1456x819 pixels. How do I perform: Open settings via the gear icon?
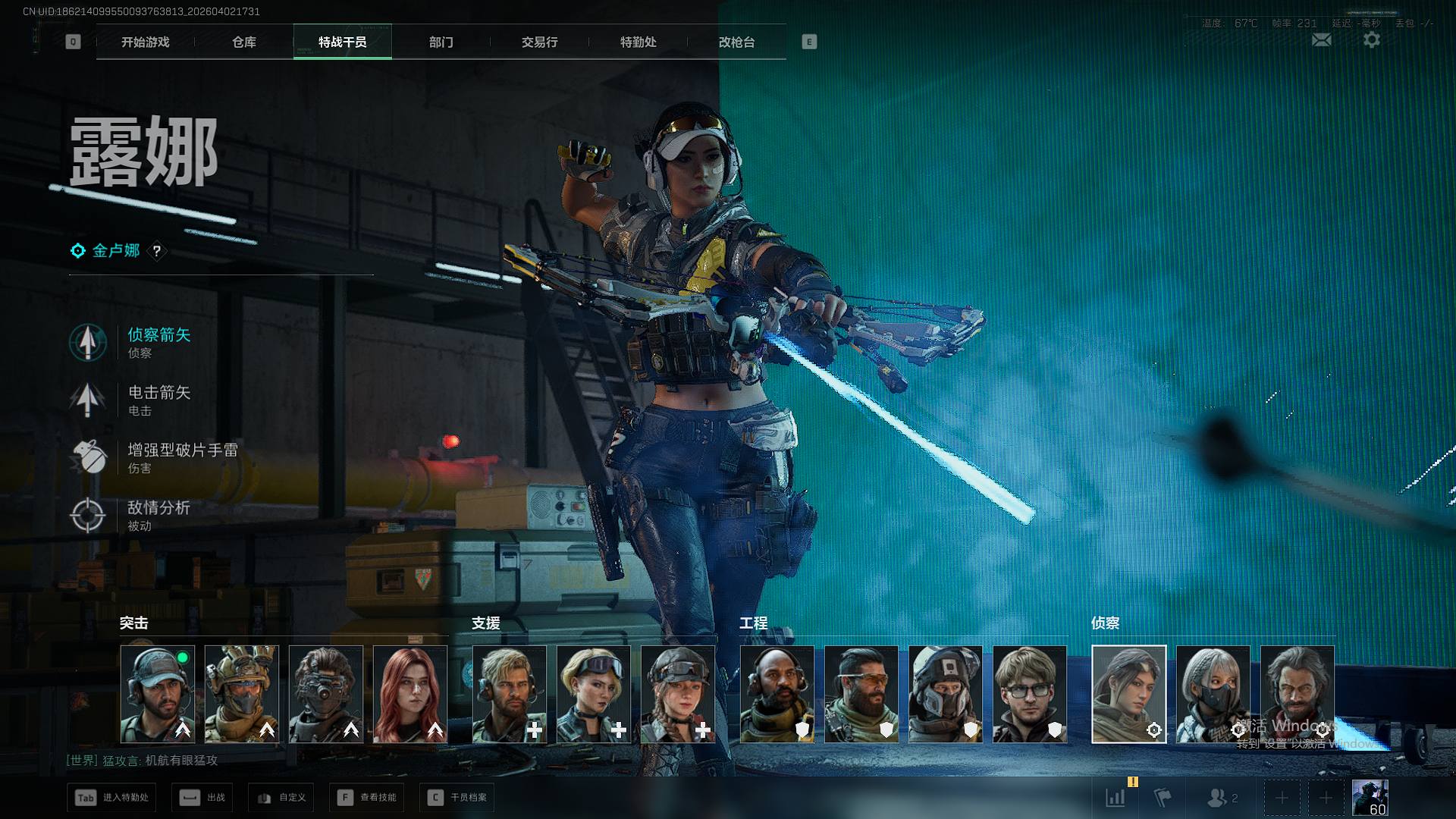tap(1372, 40)
